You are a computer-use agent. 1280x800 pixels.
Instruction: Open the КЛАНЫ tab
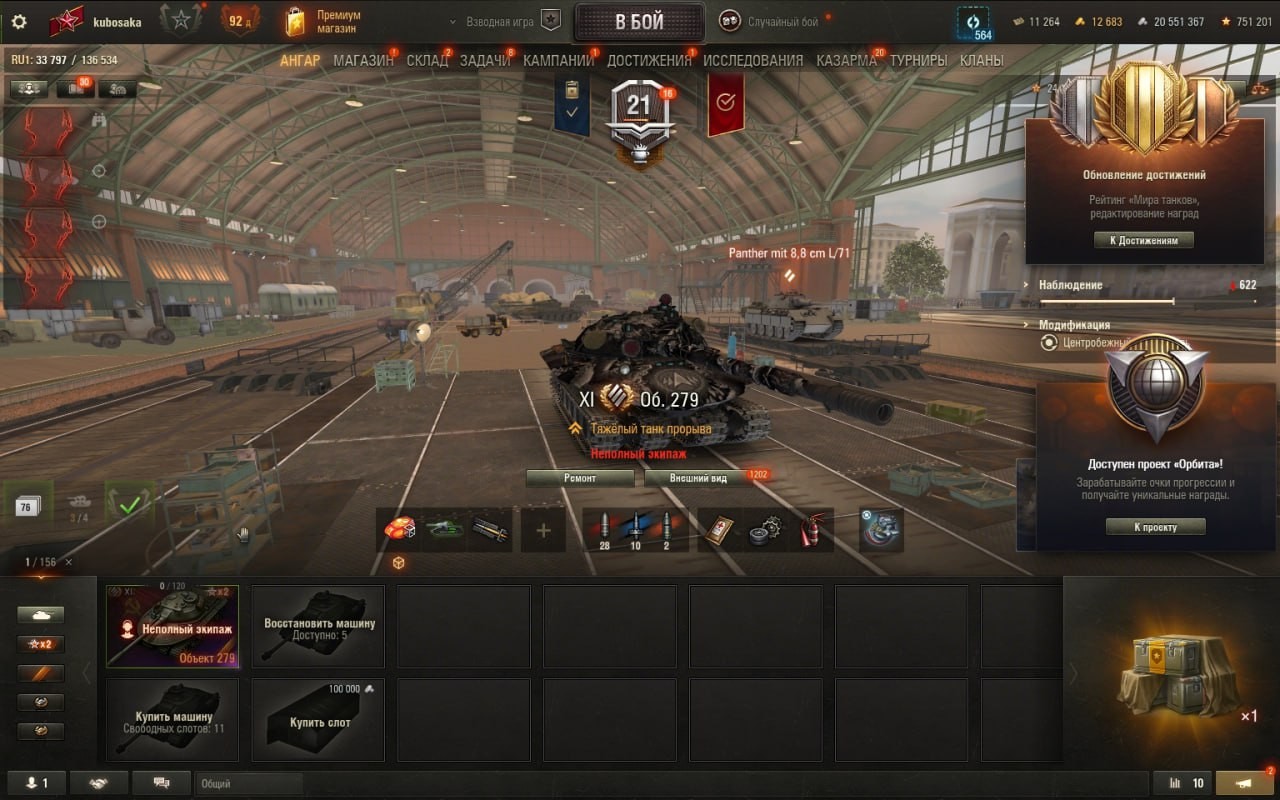coord(981,60)
